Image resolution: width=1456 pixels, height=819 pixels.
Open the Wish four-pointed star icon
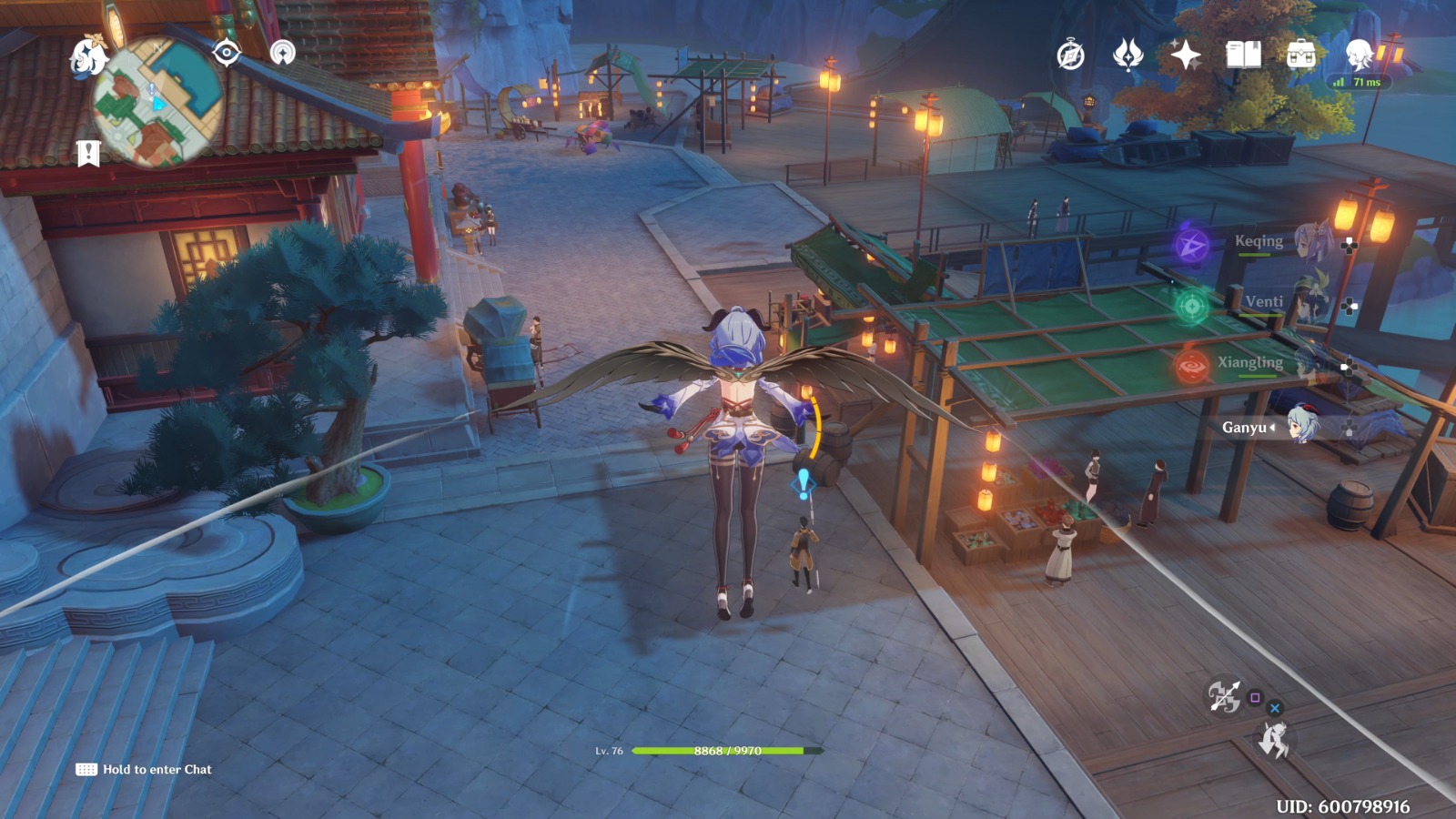point(1185,56)
